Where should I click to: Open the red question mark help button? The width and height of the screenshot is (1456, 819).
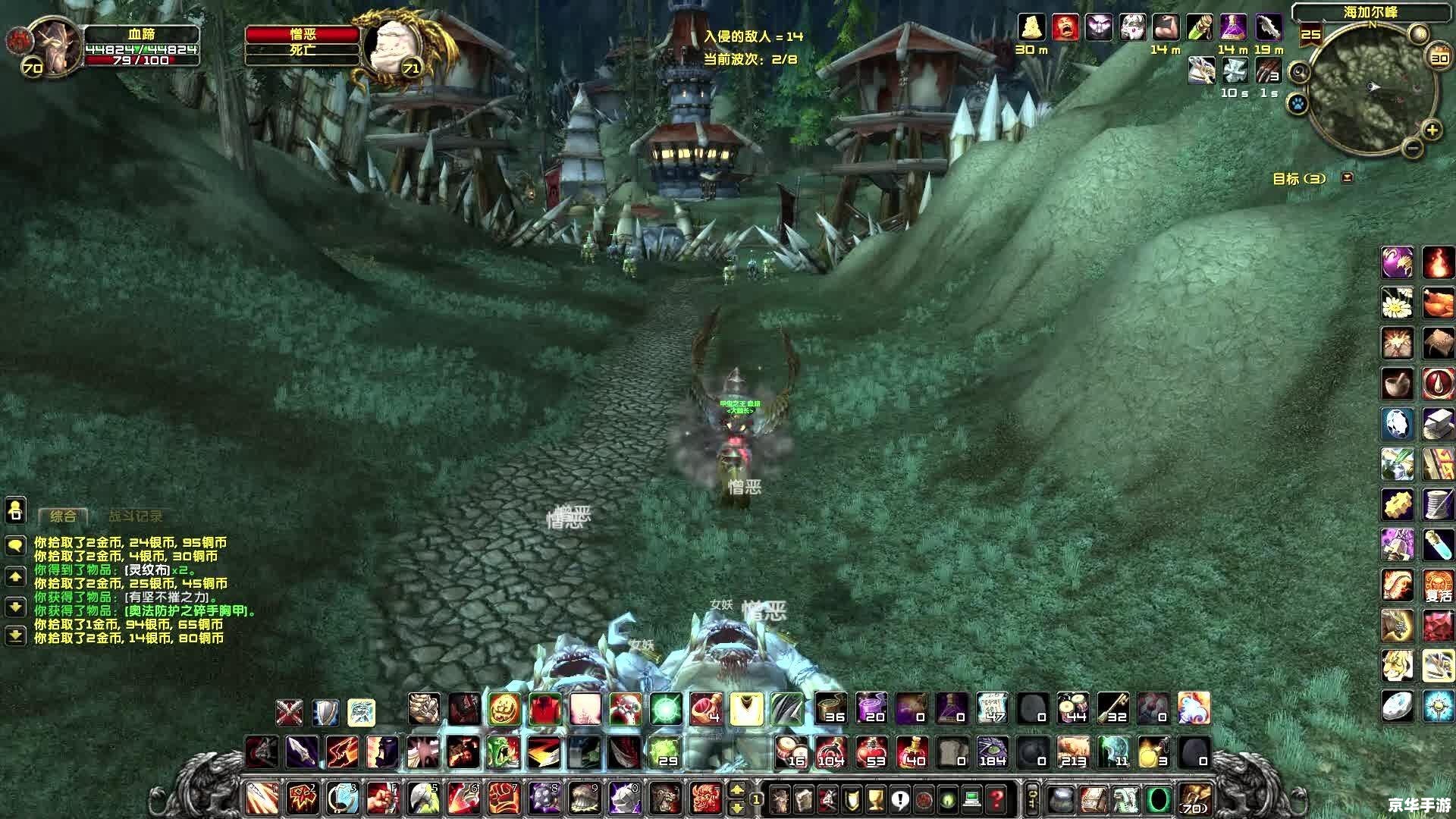[996, 799]
